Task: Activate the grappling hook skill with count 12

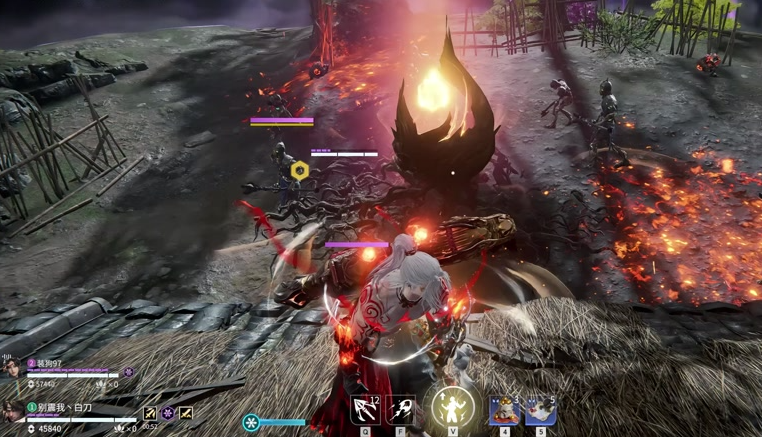Action: tap(366, 409)
